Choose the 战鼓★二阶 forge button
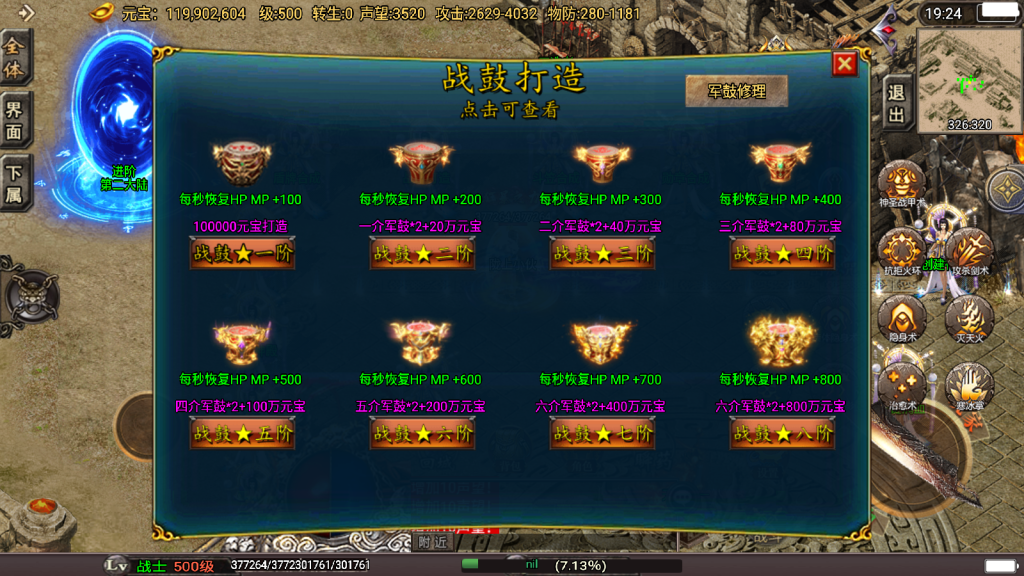This screenshot has height=576, width=1024. [422, 254]
